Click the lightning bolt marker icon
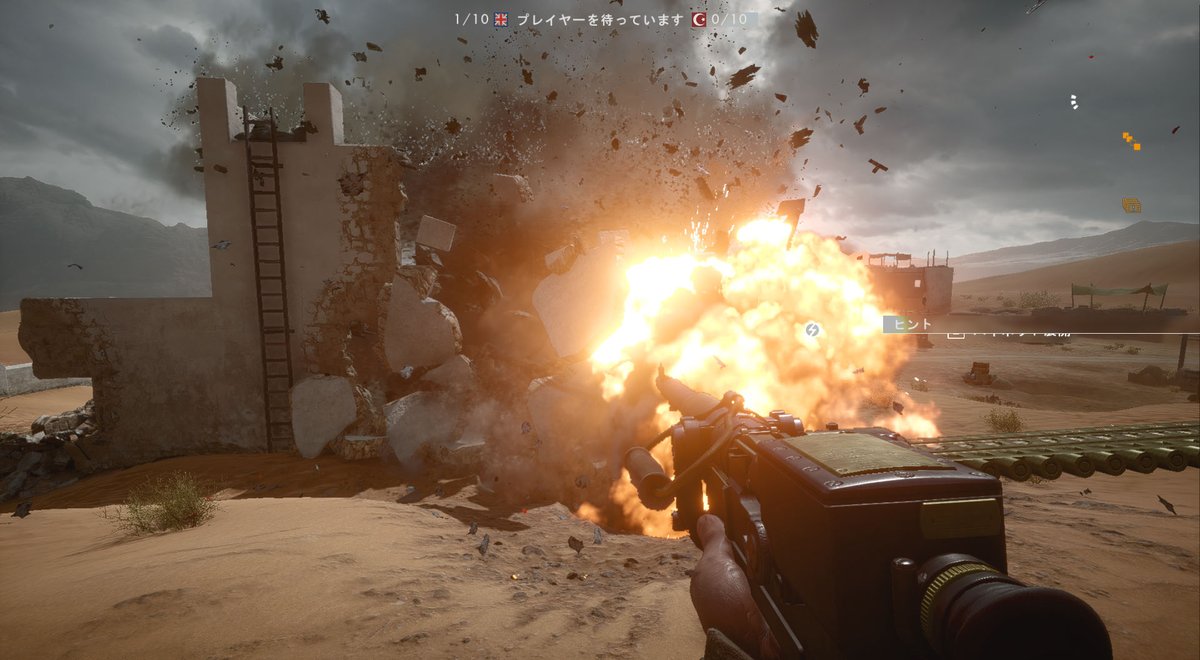This screenshot has width=1200, height=660. (x=814, y=329)
